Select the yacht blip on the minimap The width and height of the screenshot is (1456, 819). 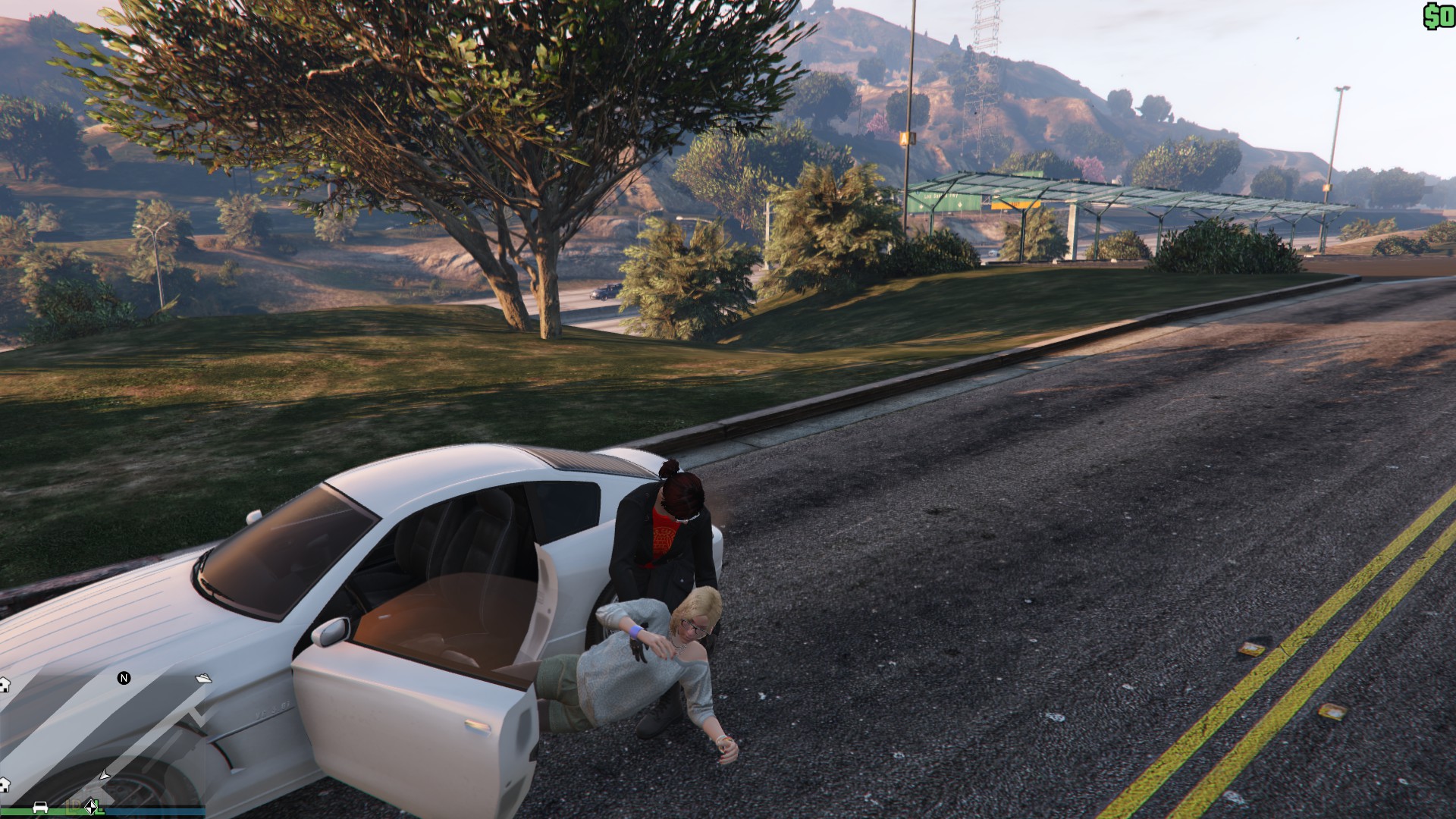[203, 678]
